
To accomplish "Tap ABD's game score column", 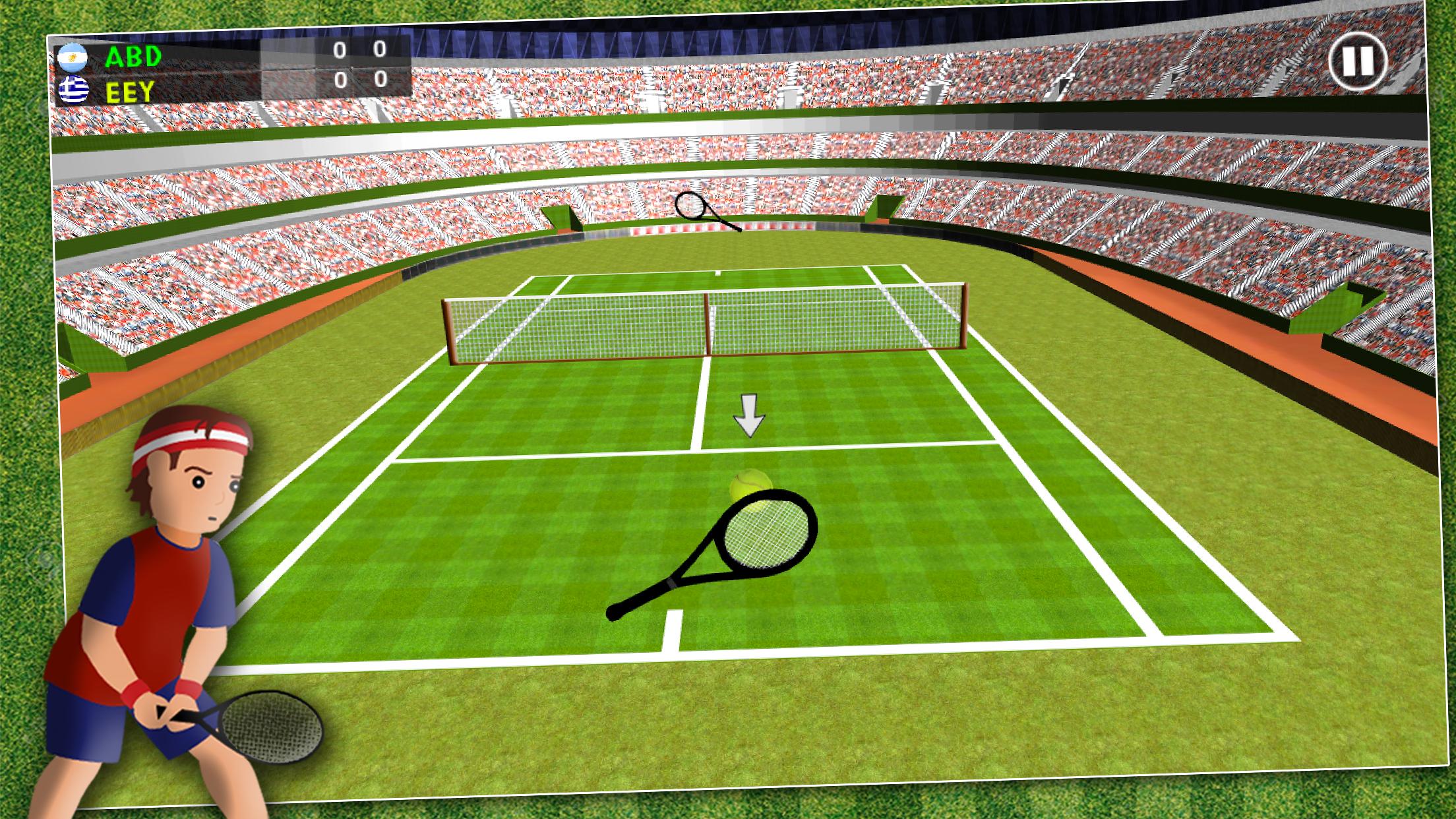I will click(380, 50).
